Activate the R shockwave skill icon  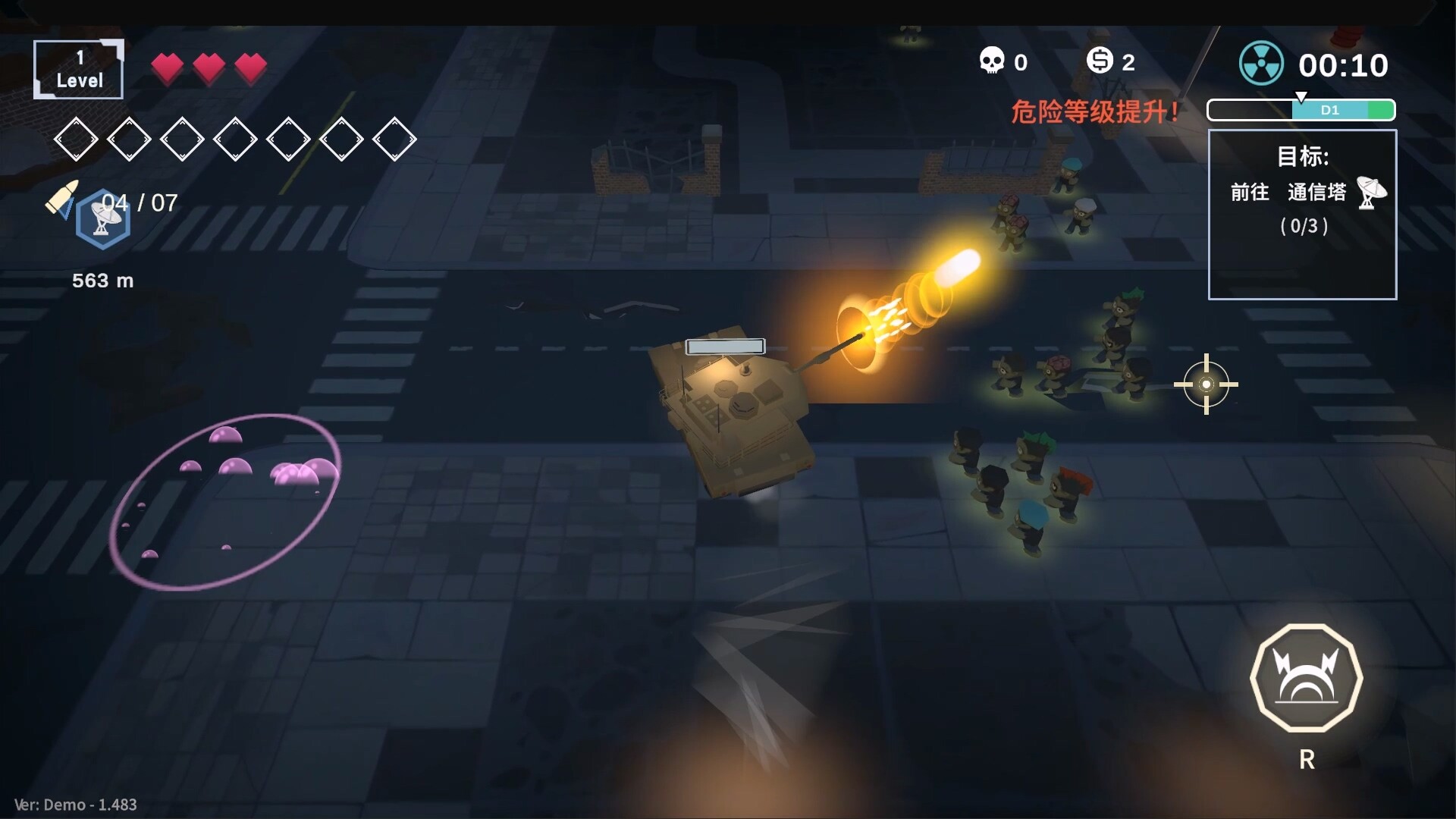[x=1307, y=679]
